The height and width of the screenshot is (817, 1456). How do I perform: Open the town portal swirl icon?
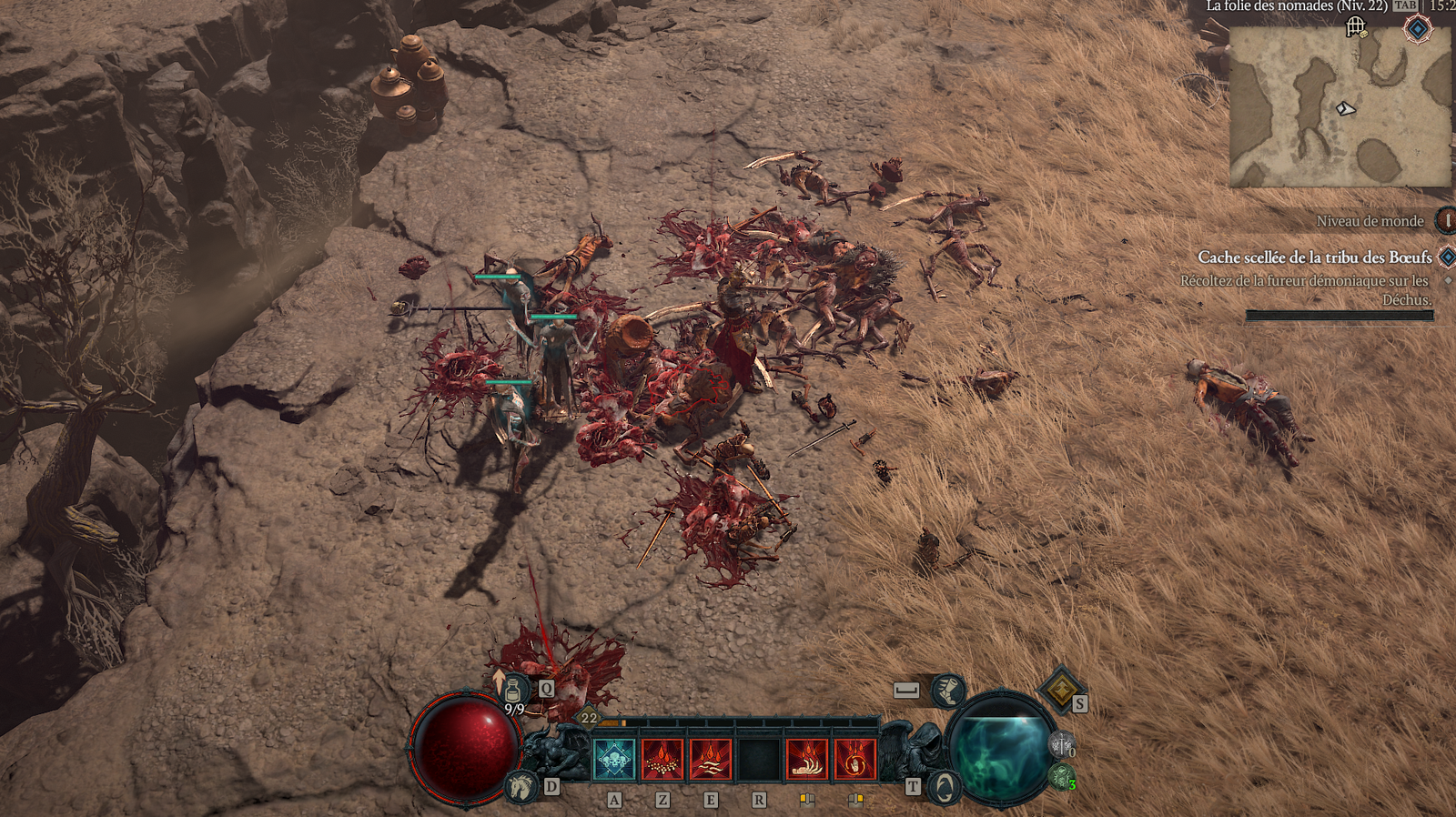click(x=944, y=787)
